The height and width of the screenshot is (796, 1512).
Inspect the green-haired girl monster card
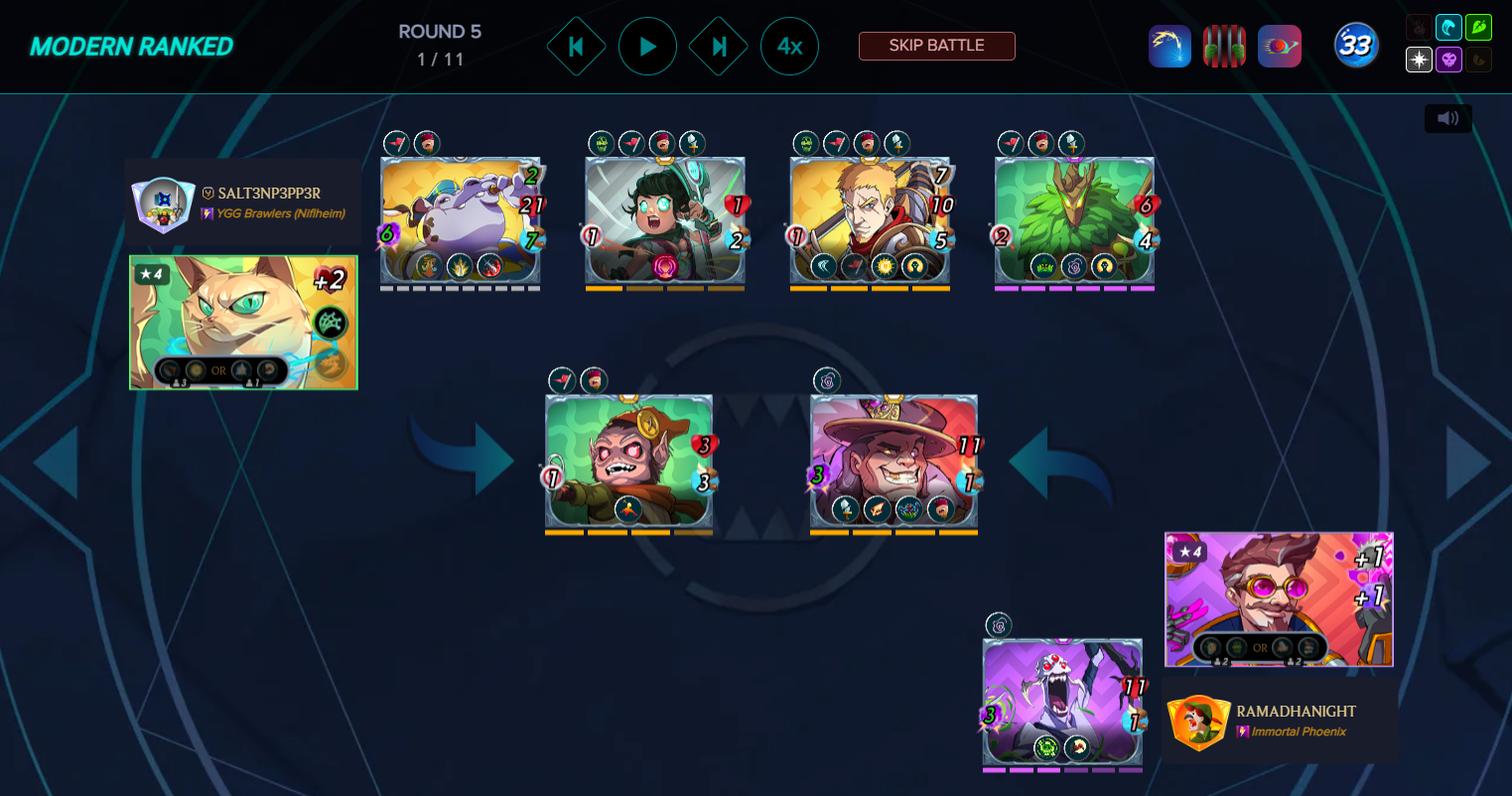[665, 219]
